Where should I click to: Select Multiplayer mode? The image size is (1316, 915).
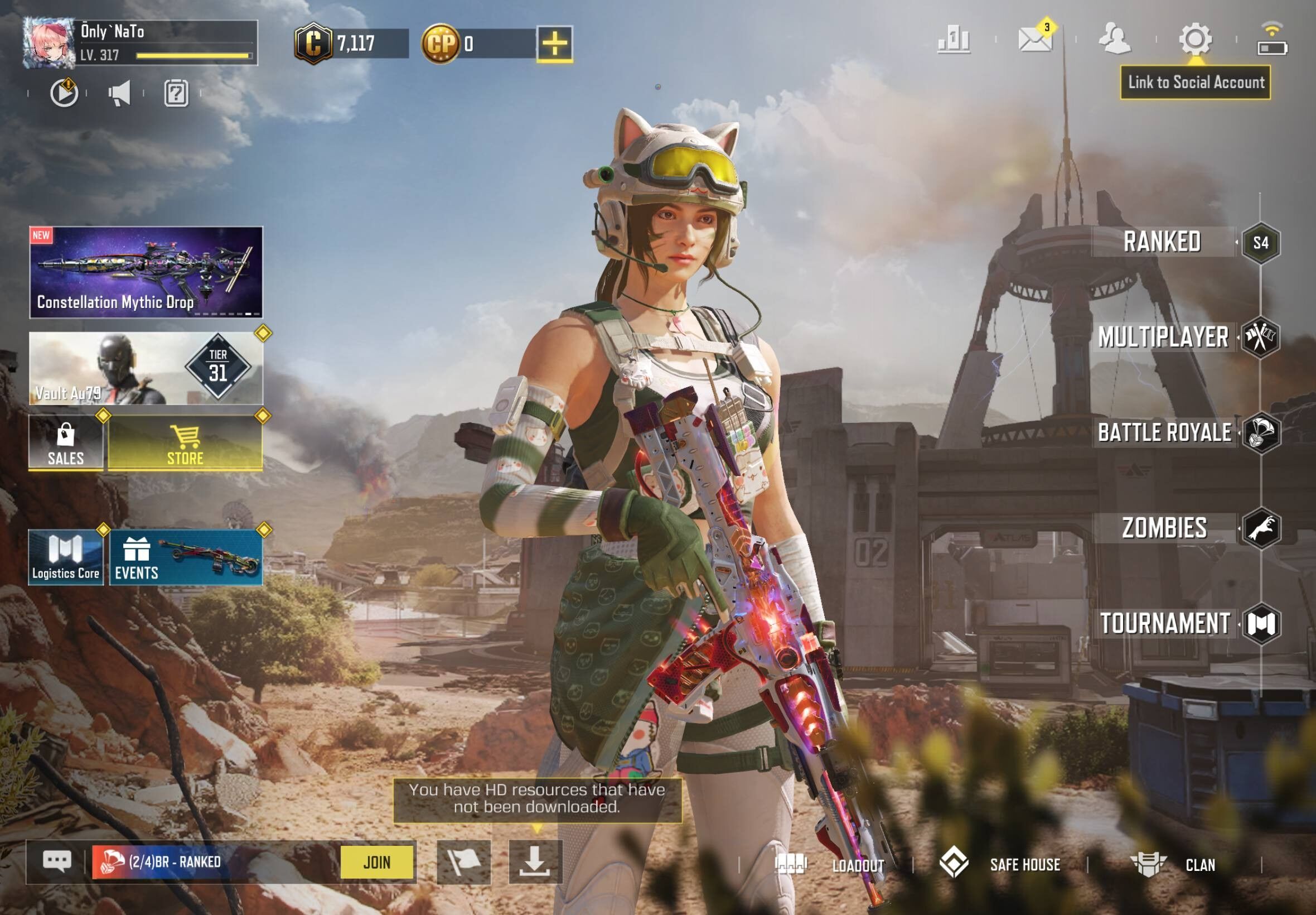coord(1163,337)
